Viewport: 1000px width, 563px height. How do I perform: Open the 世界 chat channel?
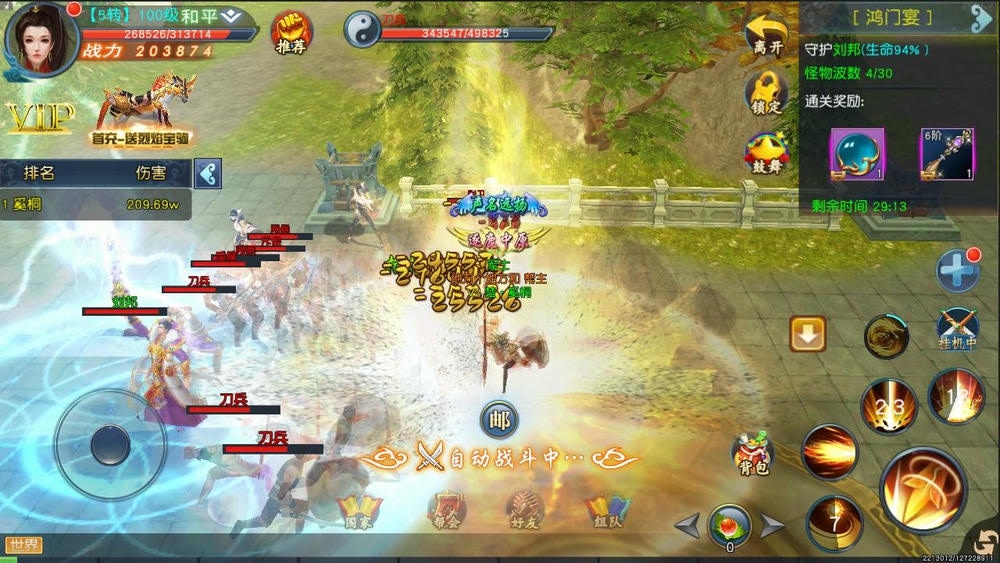(x=23, y=545)
